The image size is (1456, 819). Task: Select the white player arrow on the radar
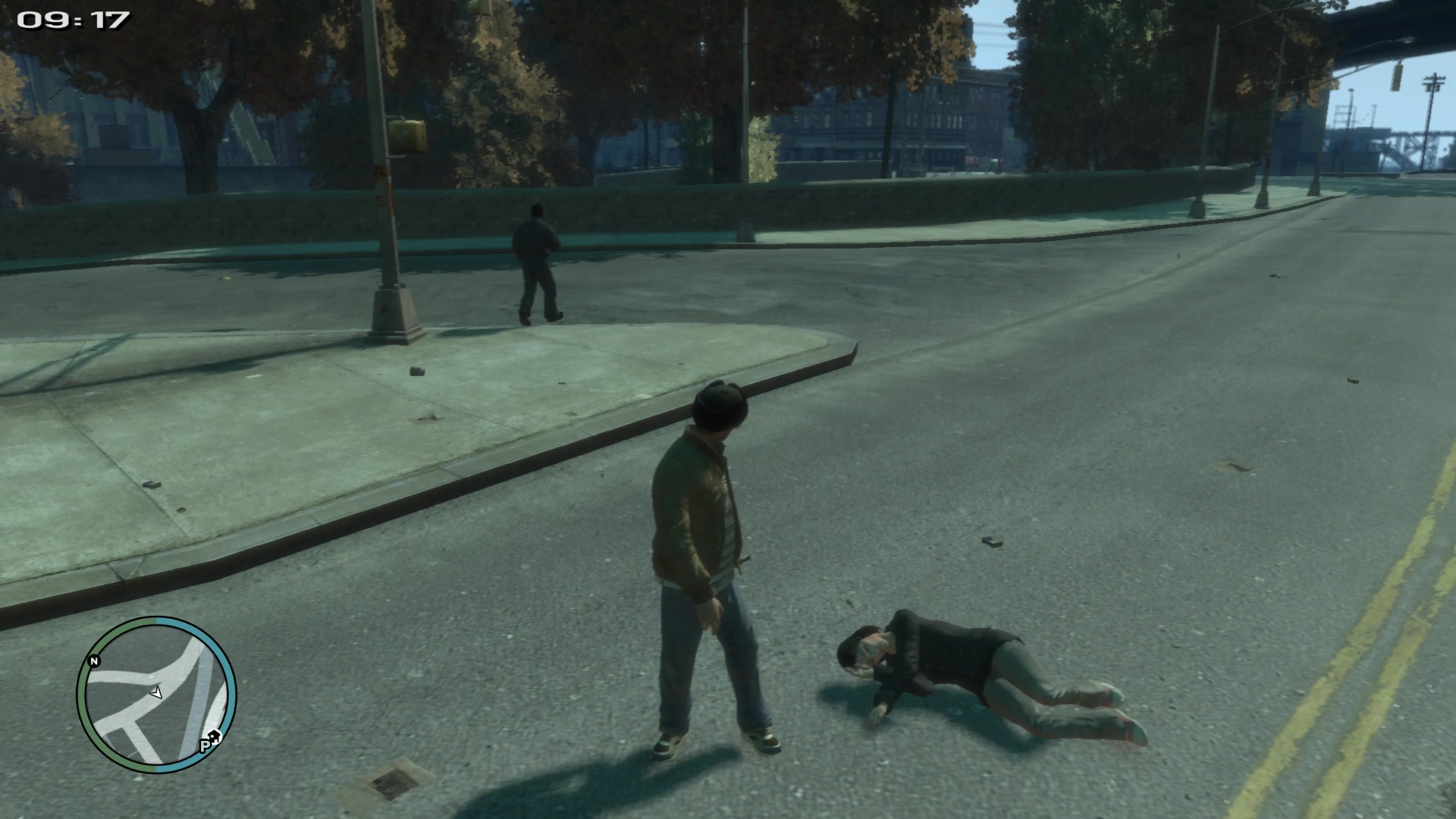tap(156, 692)
